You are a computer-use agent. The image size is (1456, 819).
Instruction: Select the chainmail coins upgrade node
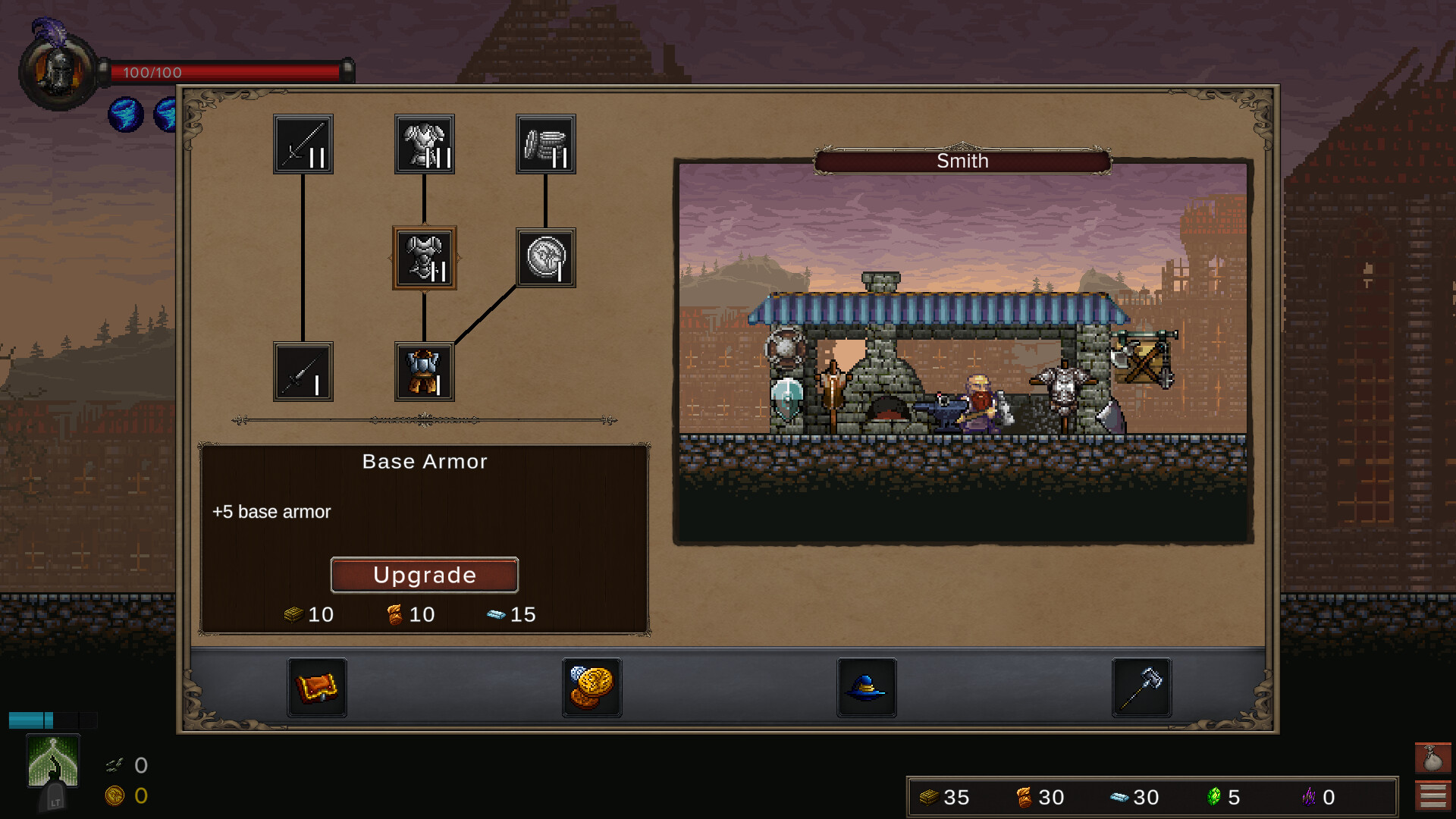545,144
